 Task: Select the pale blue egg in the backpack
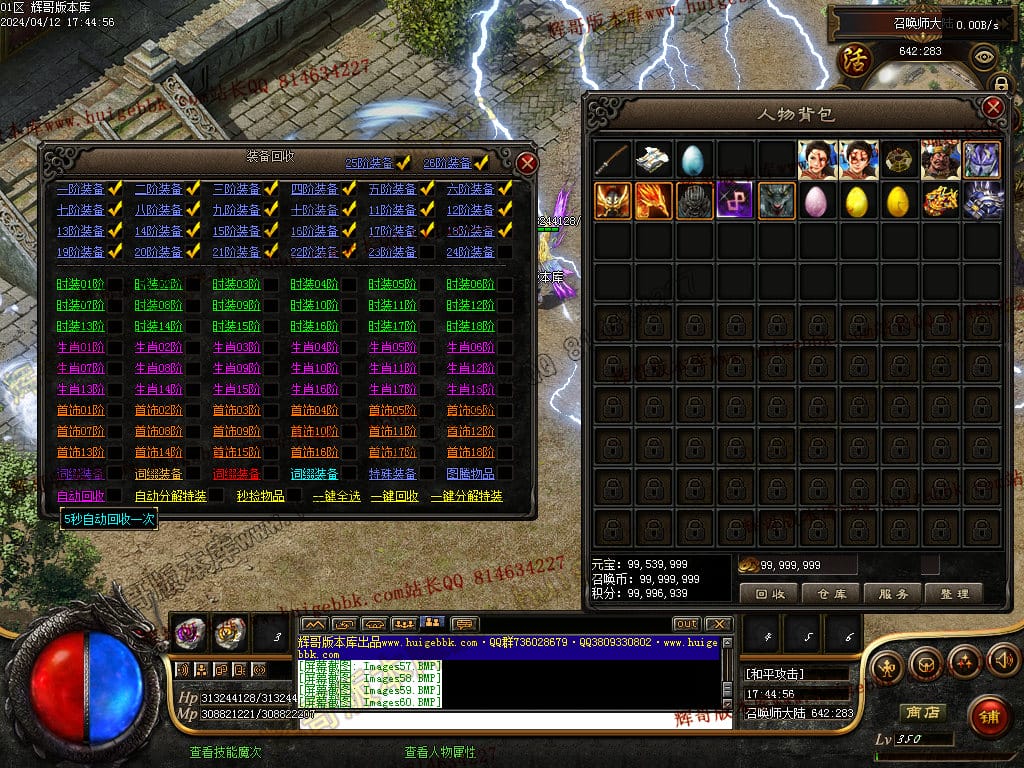click(694, 159)
